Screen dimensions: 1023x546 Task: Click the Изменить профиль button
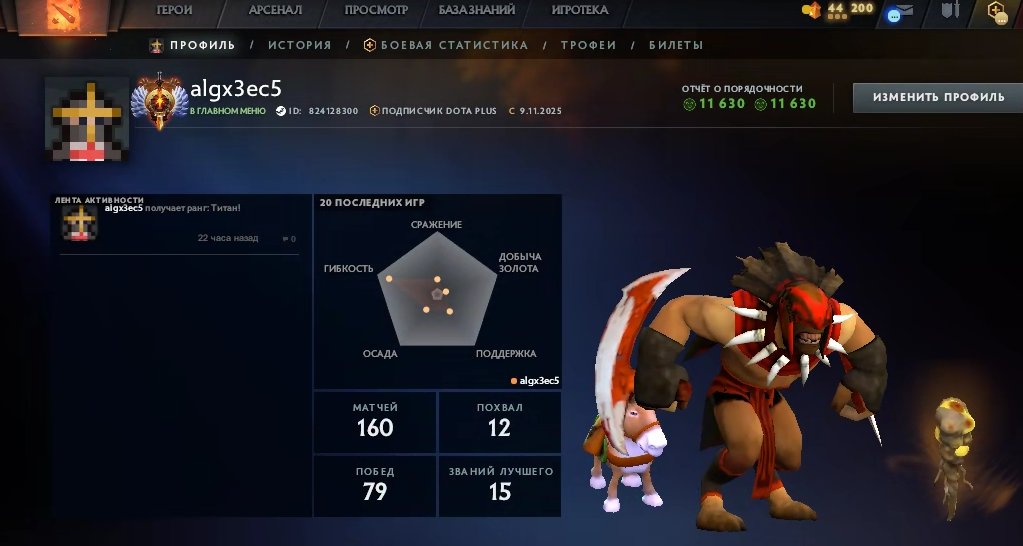click(x=938, y=97)
